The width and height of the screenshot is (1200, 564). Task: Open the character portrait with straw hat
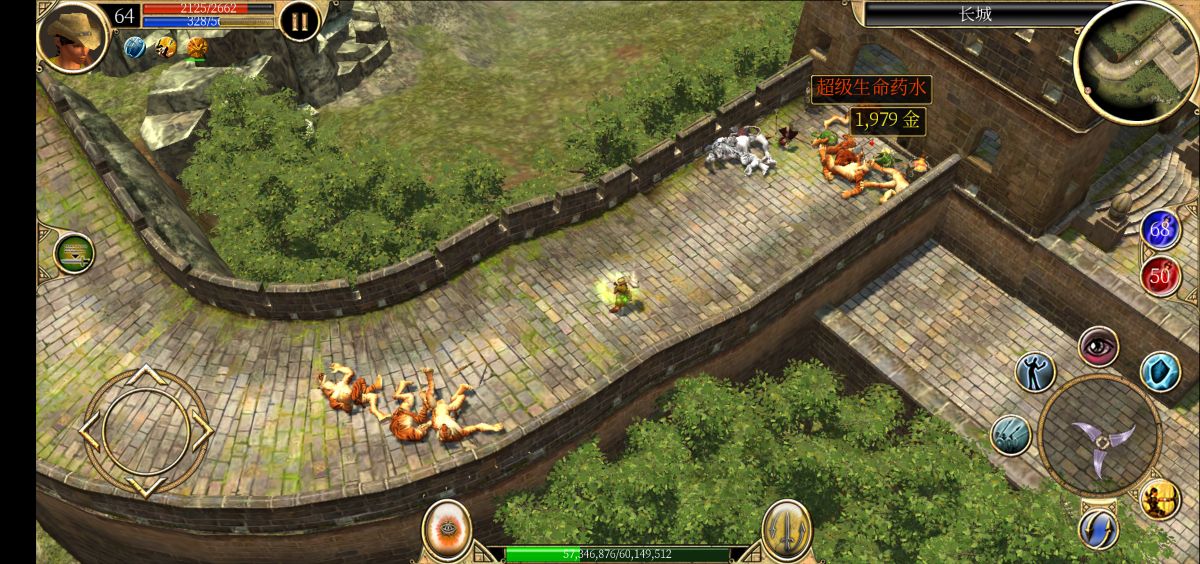coord(73,37)
